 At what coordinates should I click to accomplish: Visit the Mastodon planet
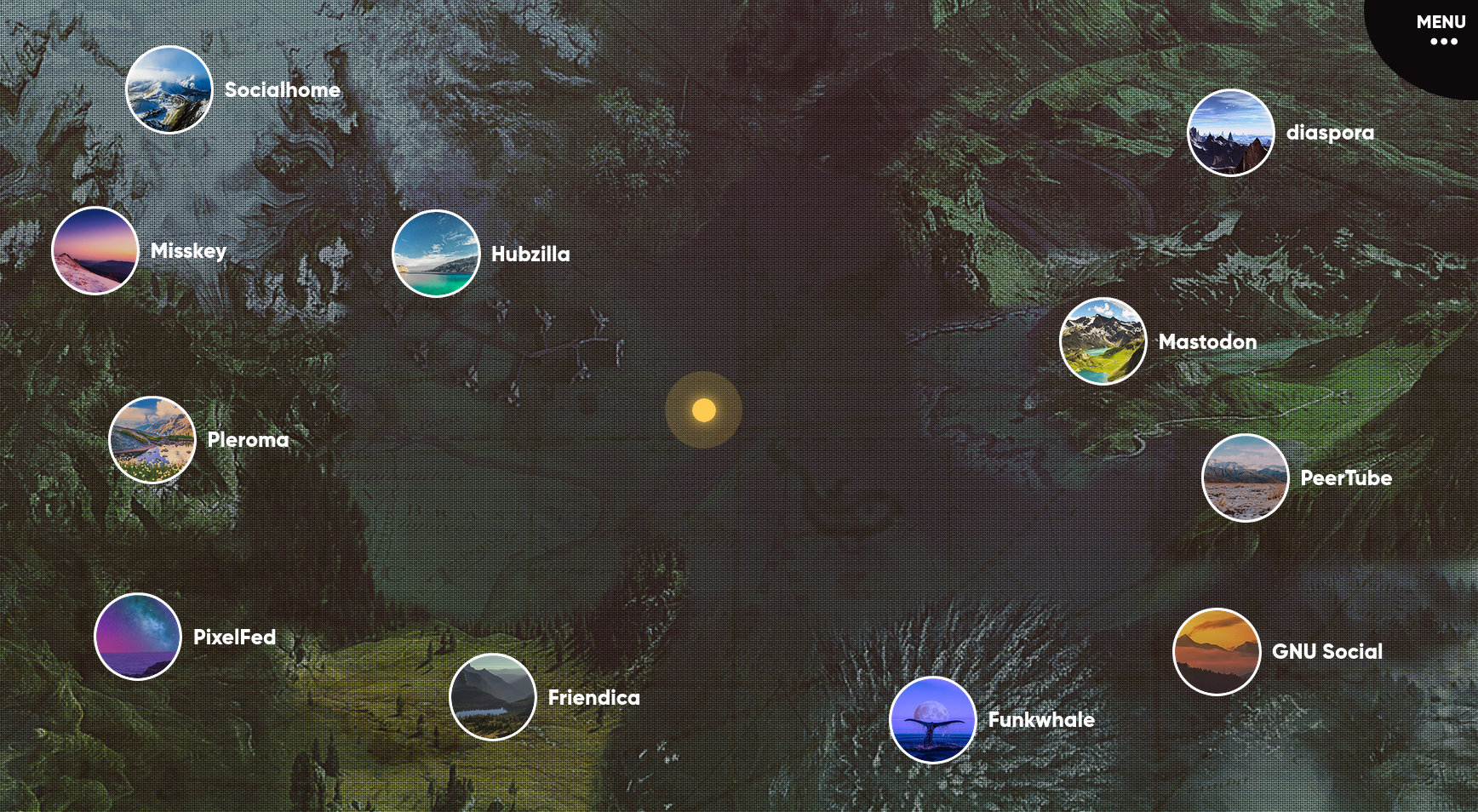1103,341
